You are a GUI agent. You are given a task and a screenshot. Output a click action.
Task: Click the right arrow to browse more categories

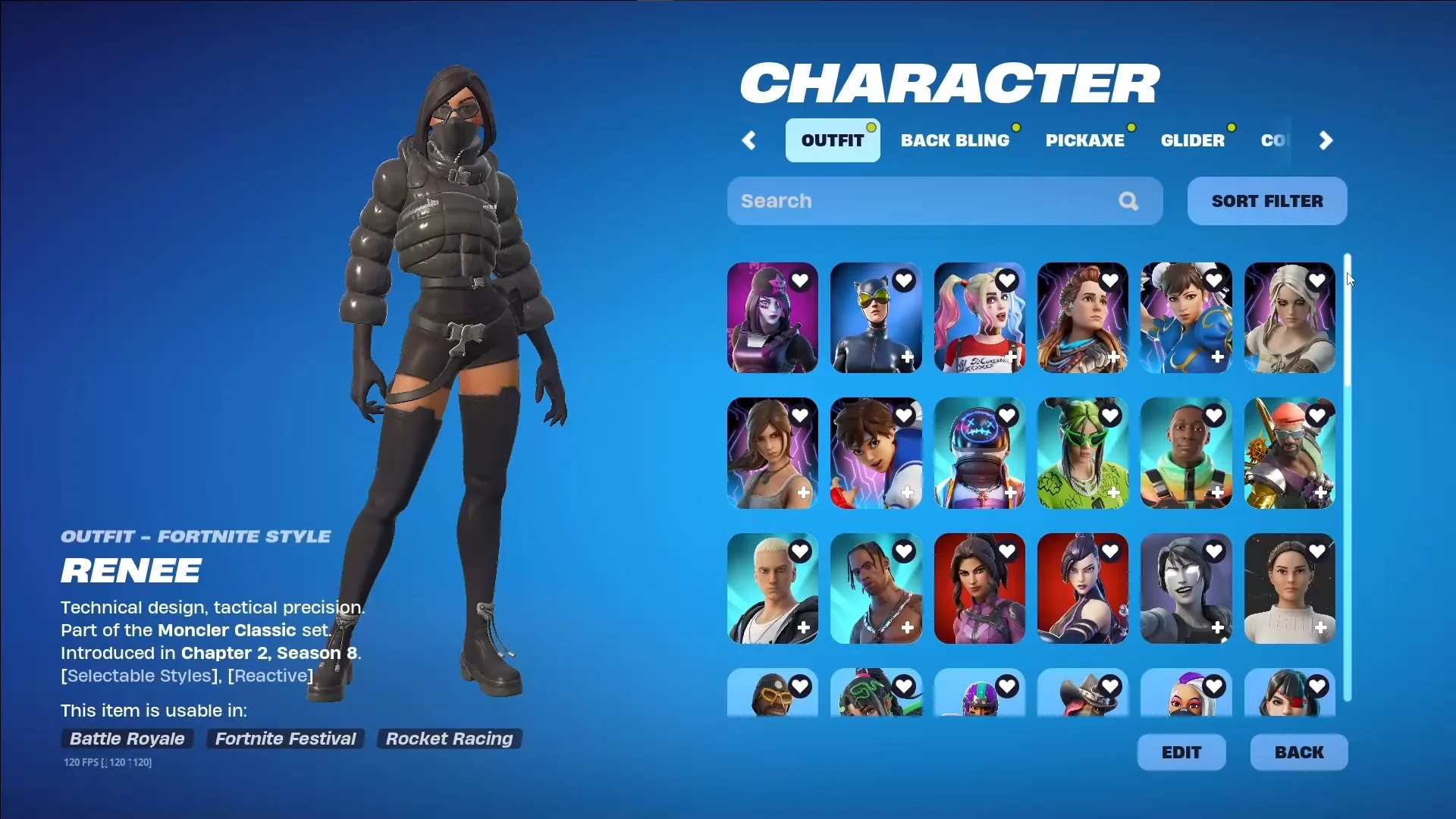[x=1325, y=140]
